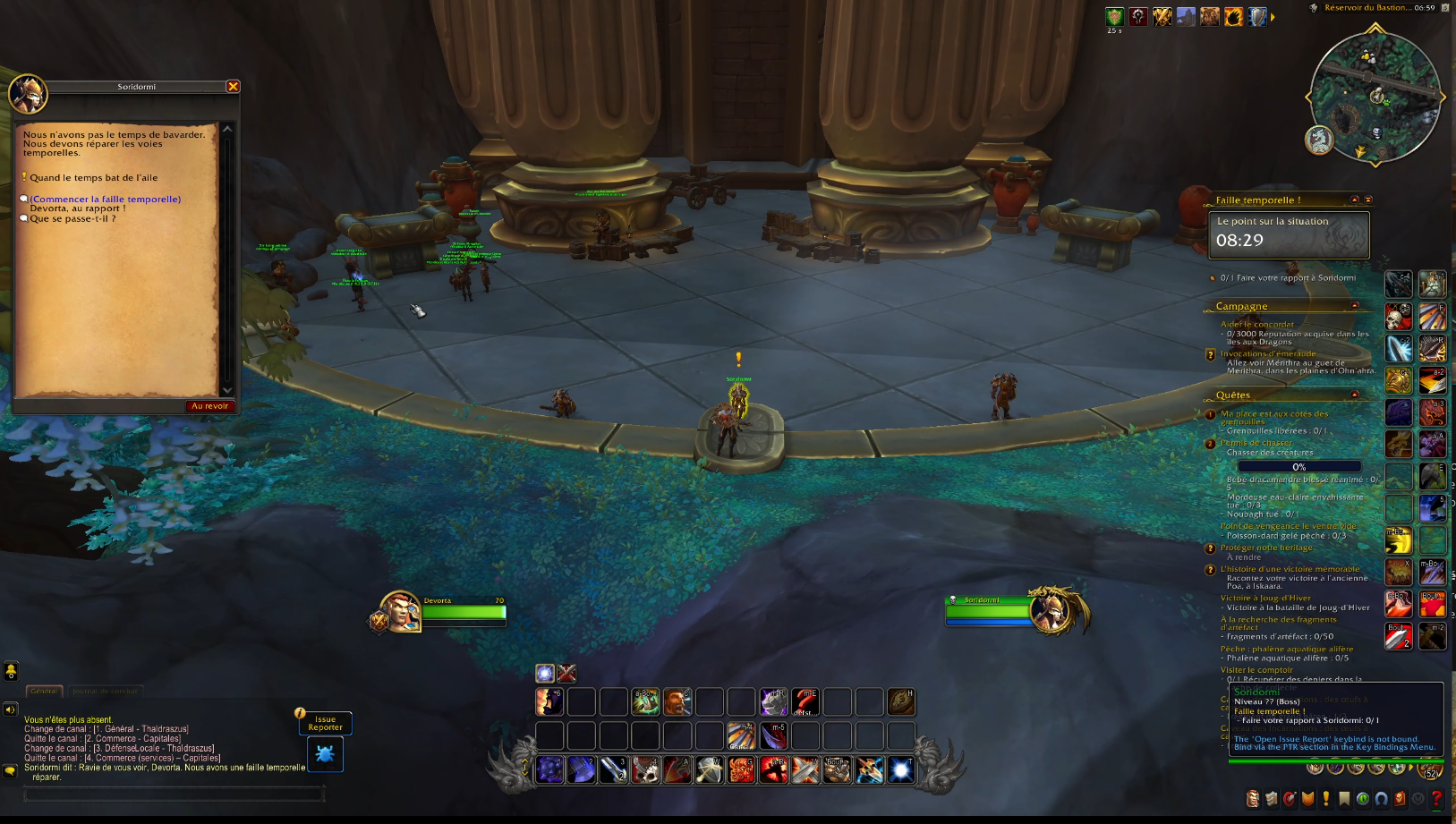Screen dimensions: 1456x824
Task: Activate the skull ability in slot 4
Action: pyautogui.click(x=645, y=769)
